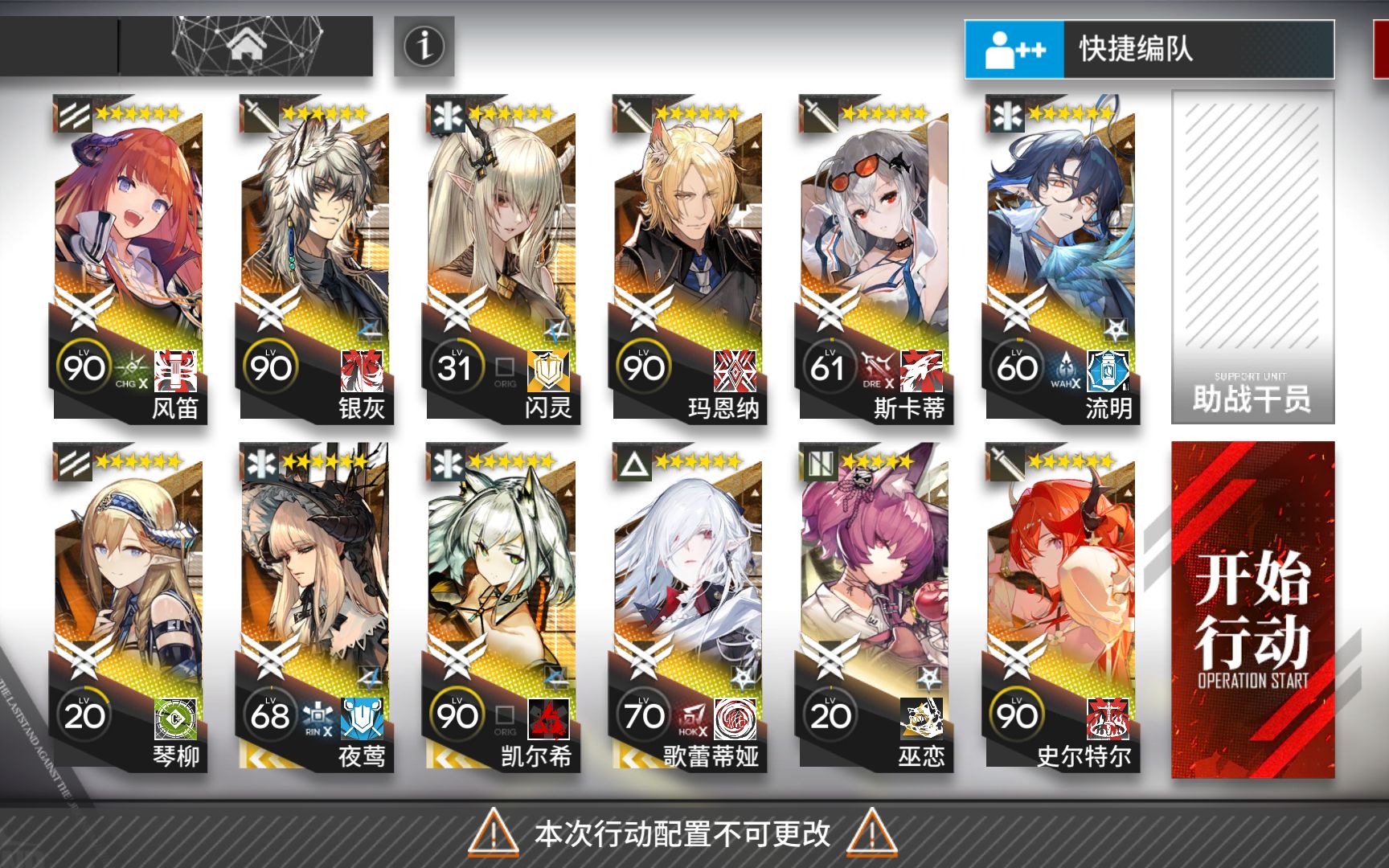Click 歌蕾蒂娅's HOK X skill icon
Image resolution: width=1389 pixels, height=868 pixels.
[693, 717]
